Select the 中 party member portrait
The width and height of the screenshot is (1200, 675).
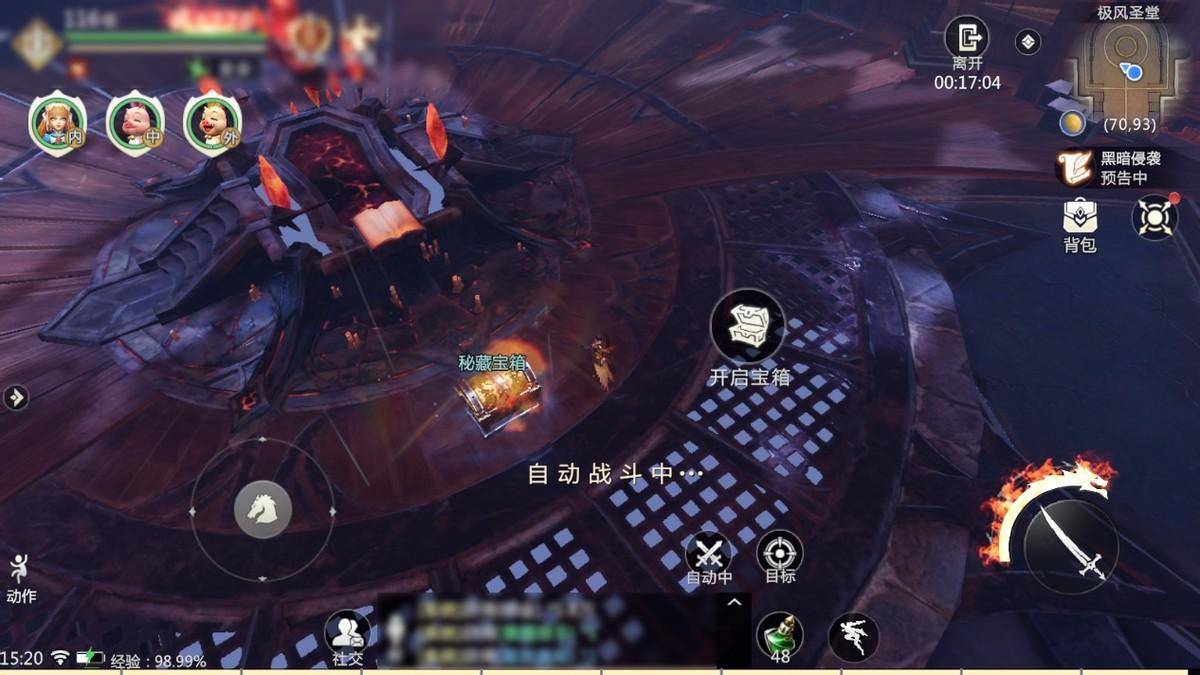point(135,124)
